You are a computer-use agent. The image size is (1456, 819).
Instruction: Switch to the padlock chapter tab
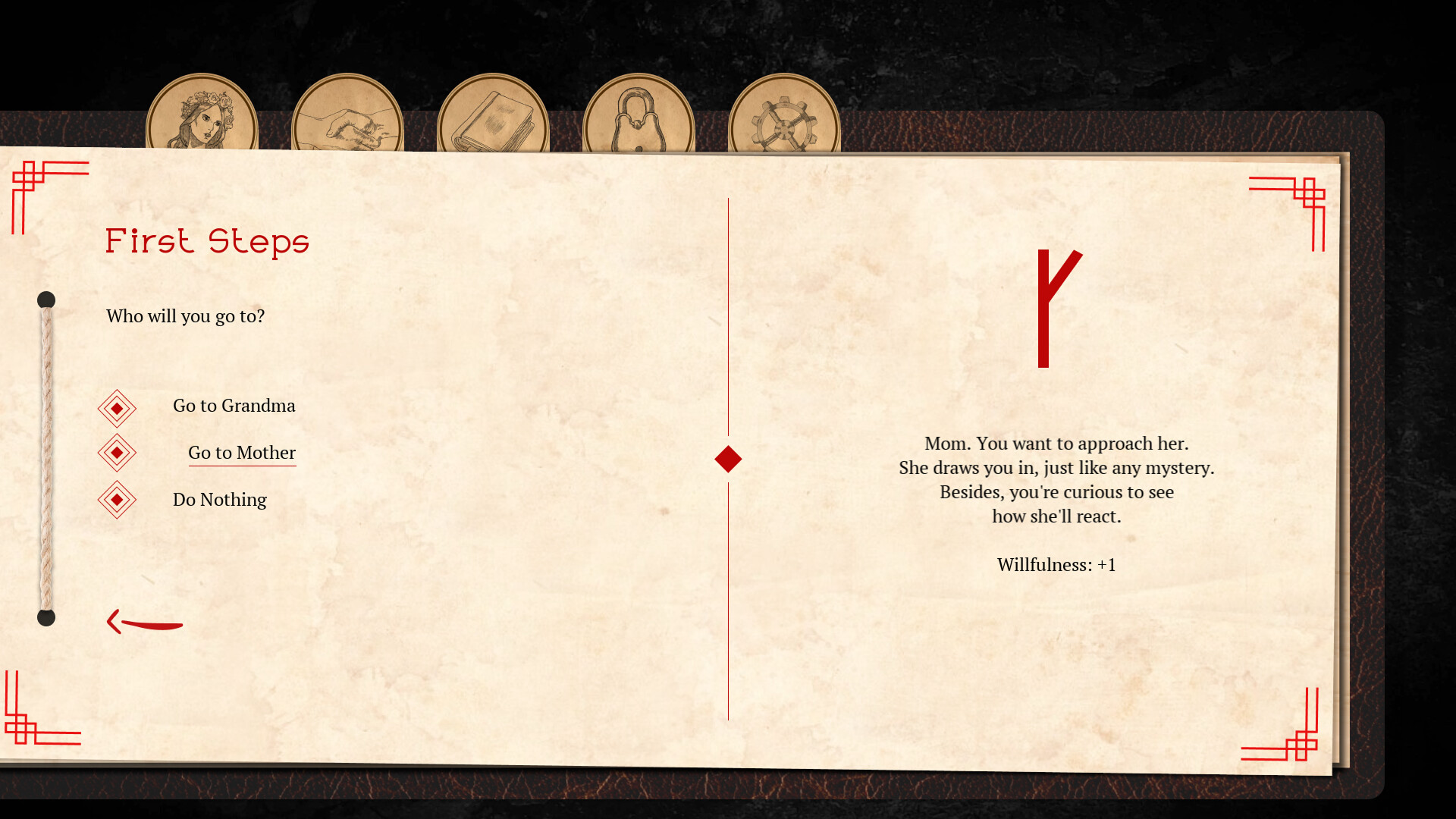[x=638, y=115]
